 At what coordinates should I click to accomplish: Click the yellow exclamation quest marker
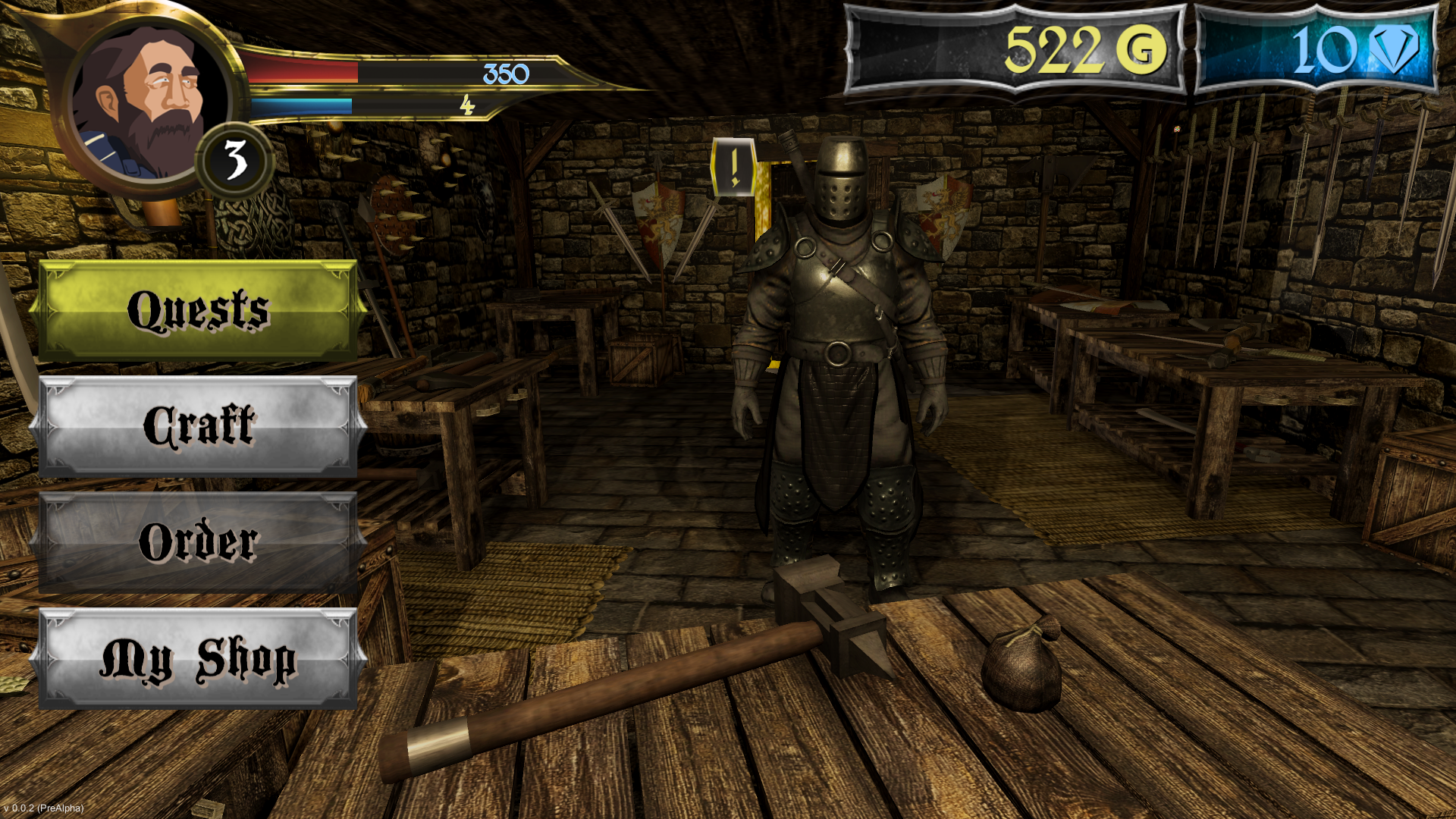tap(733, 168)
